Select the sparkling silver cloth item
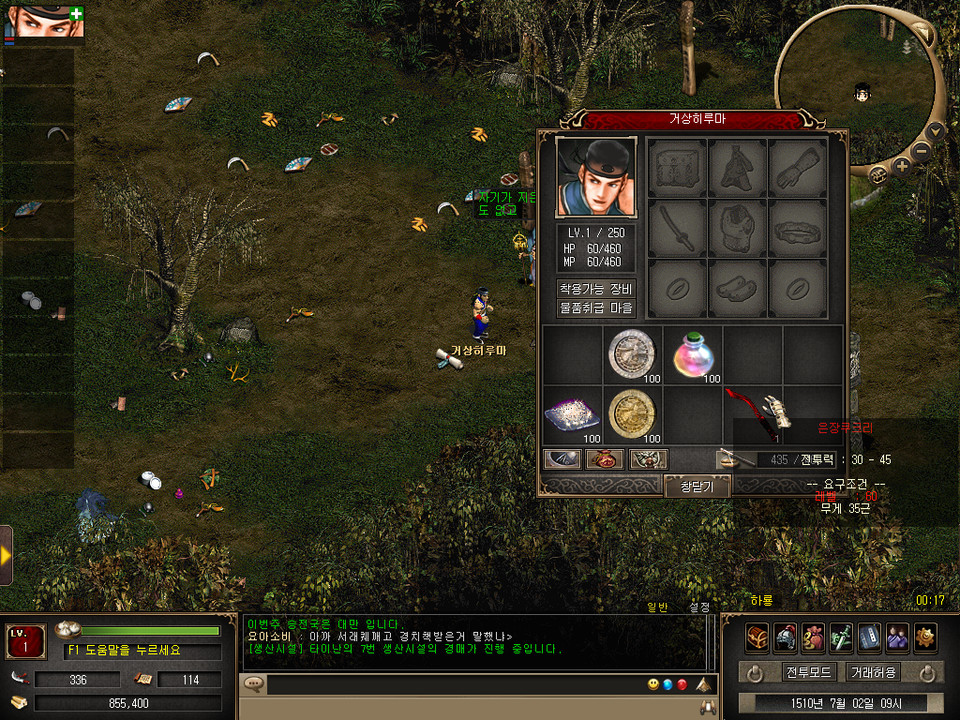 [x=572, y=414]
